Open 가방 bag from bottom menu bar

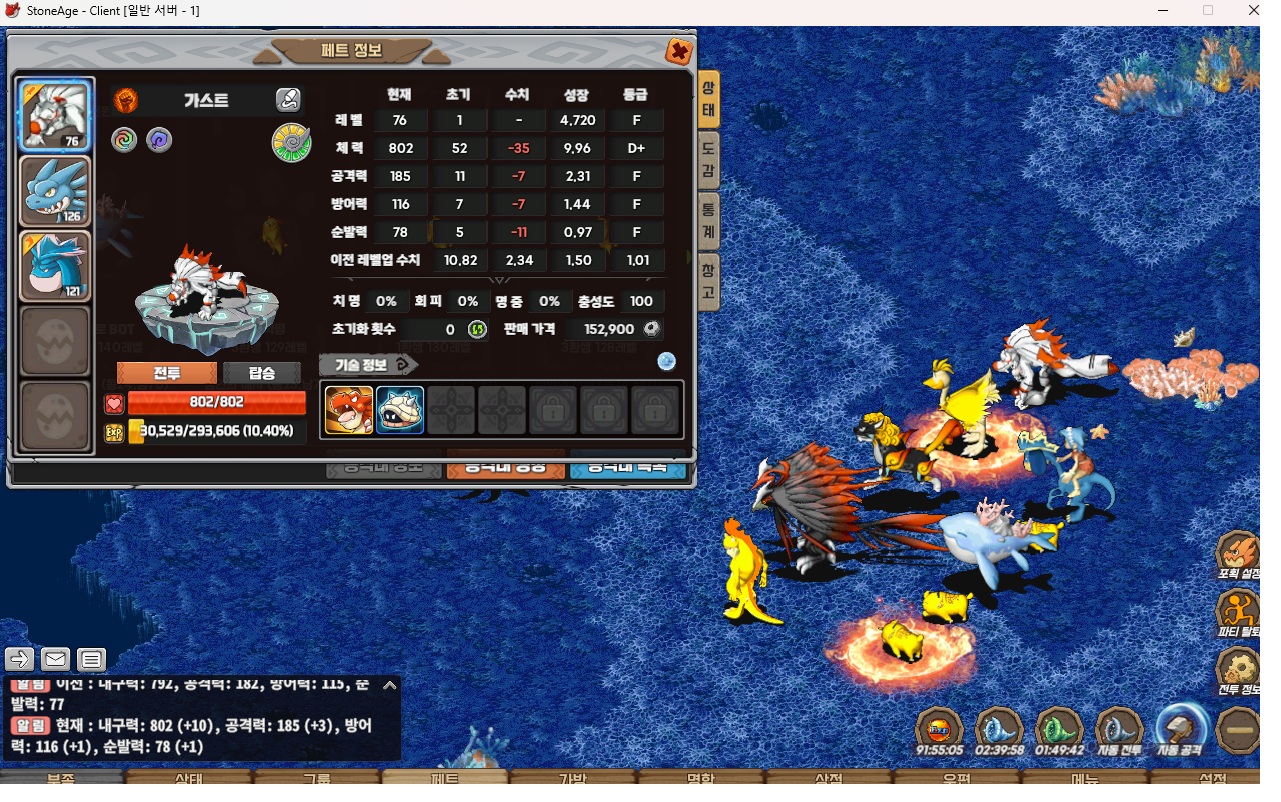pyautogui.click(x=573, y=778)
